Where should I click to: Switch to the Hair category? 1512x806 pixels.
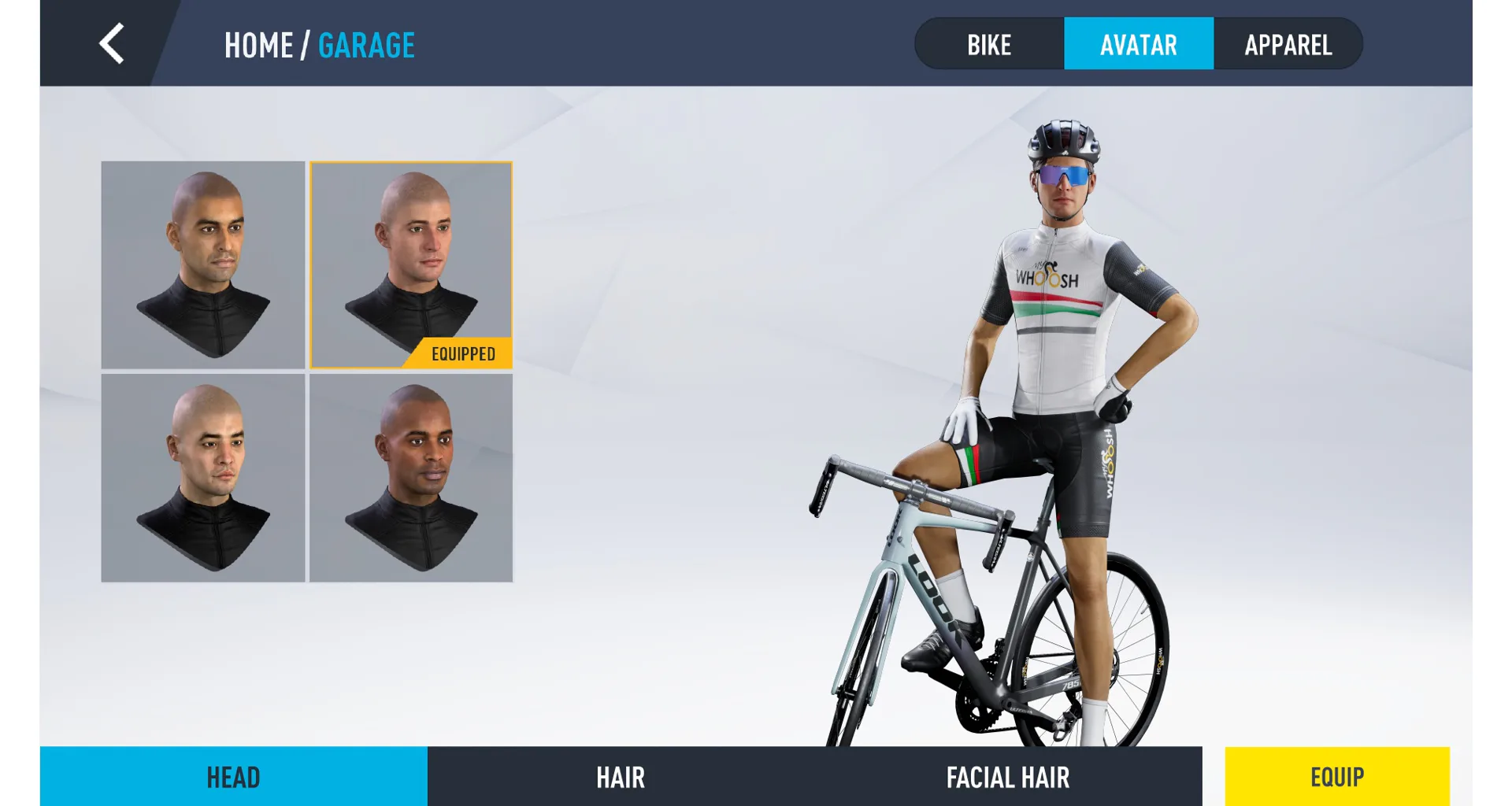(x=621, y=777)
